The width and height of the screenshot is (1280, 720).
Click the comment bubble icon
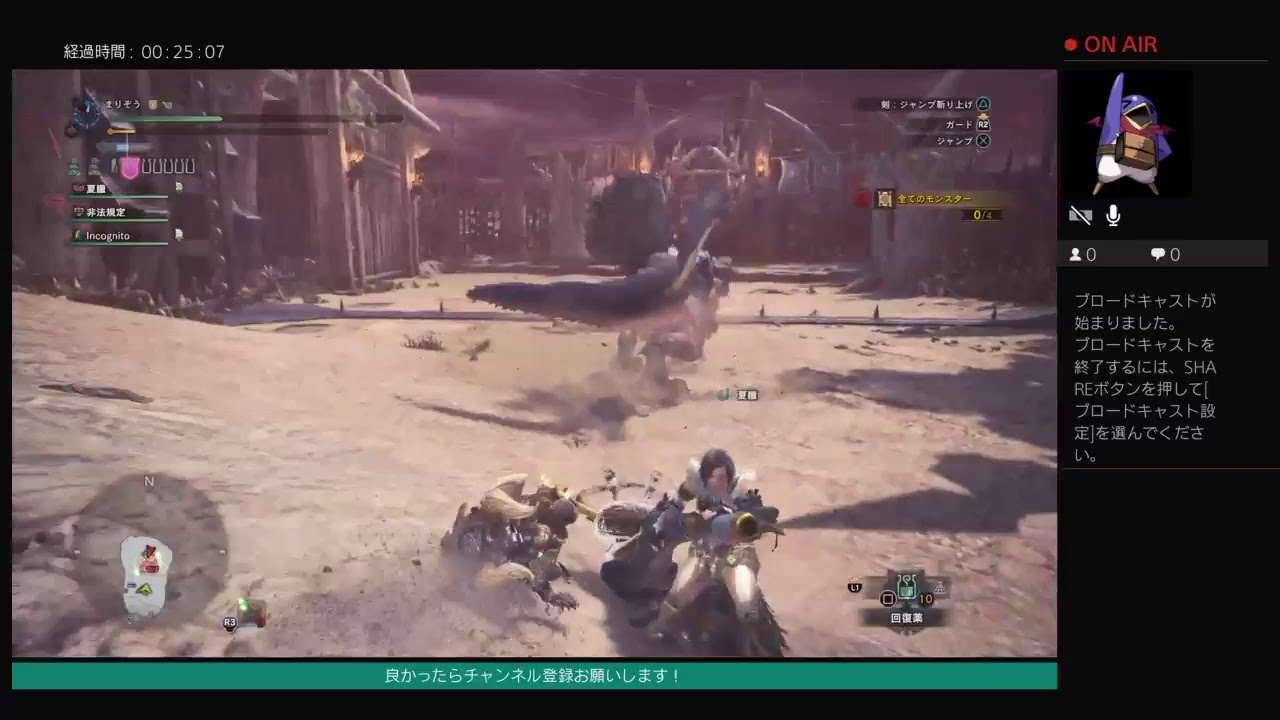1158,254
